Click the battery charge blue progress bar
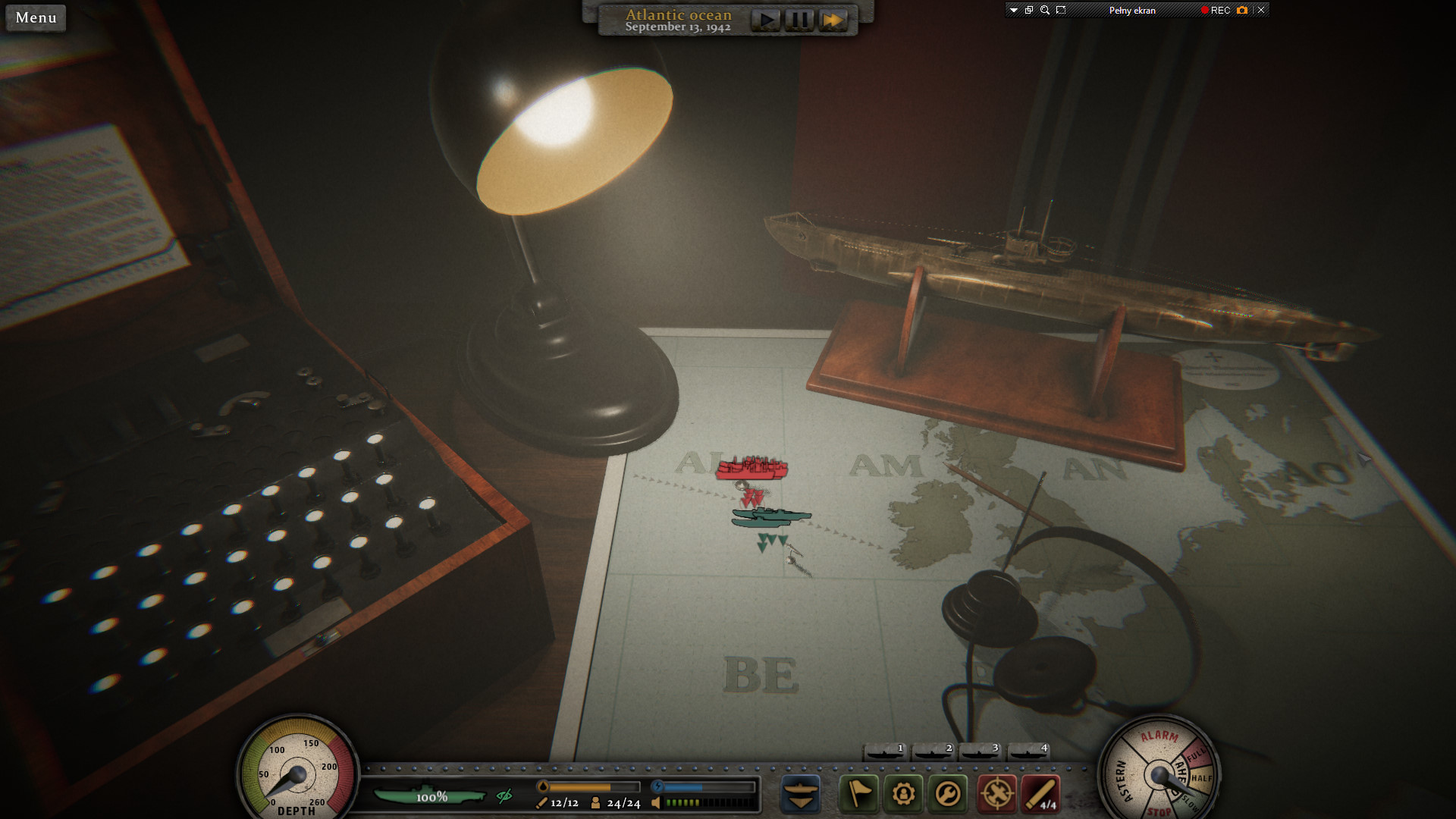Screen dimensions: 1456x819 pos(690,786)
